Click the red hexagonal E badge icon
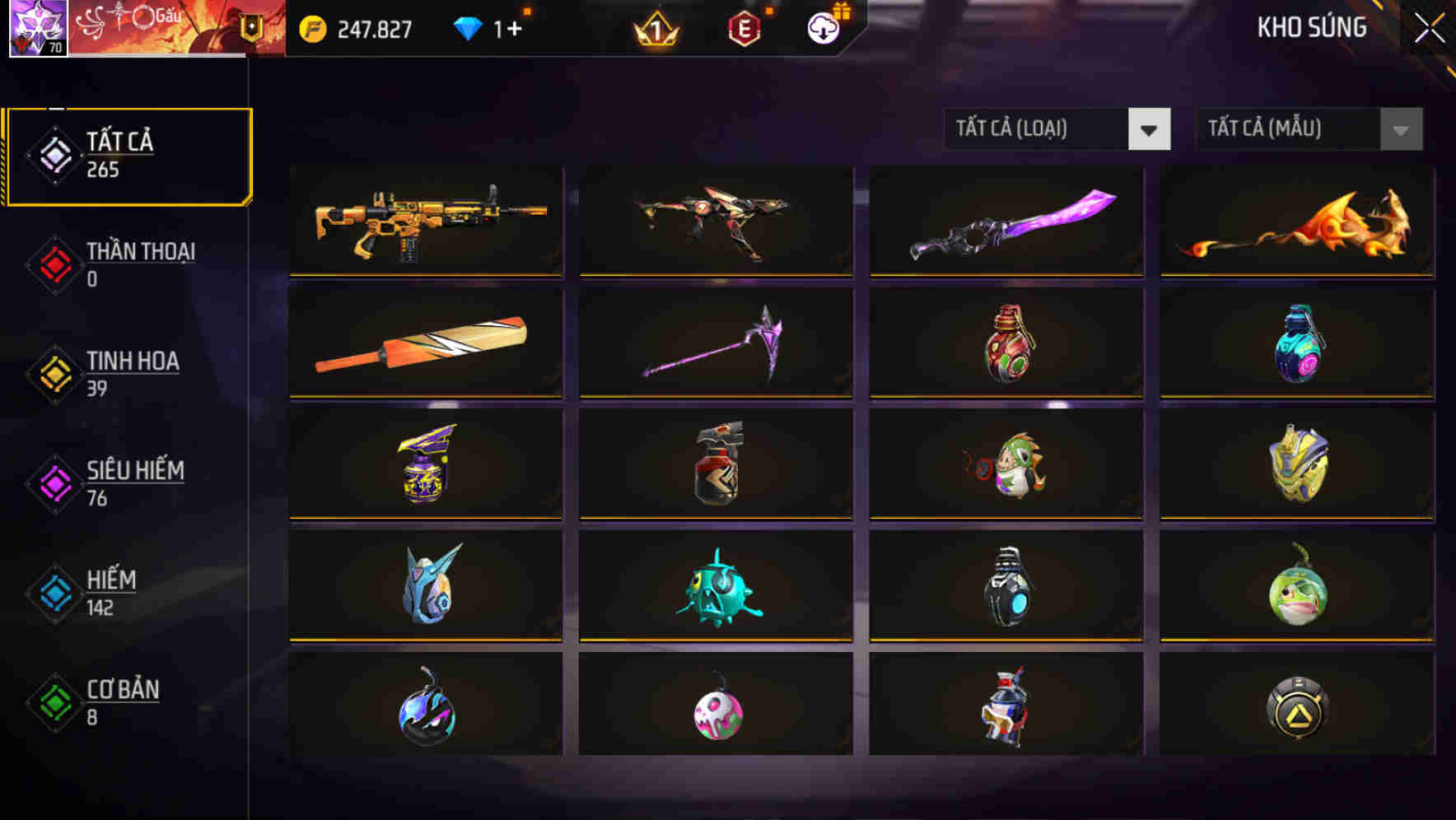The image size is (1456, 820). click(x=744, y=27)
